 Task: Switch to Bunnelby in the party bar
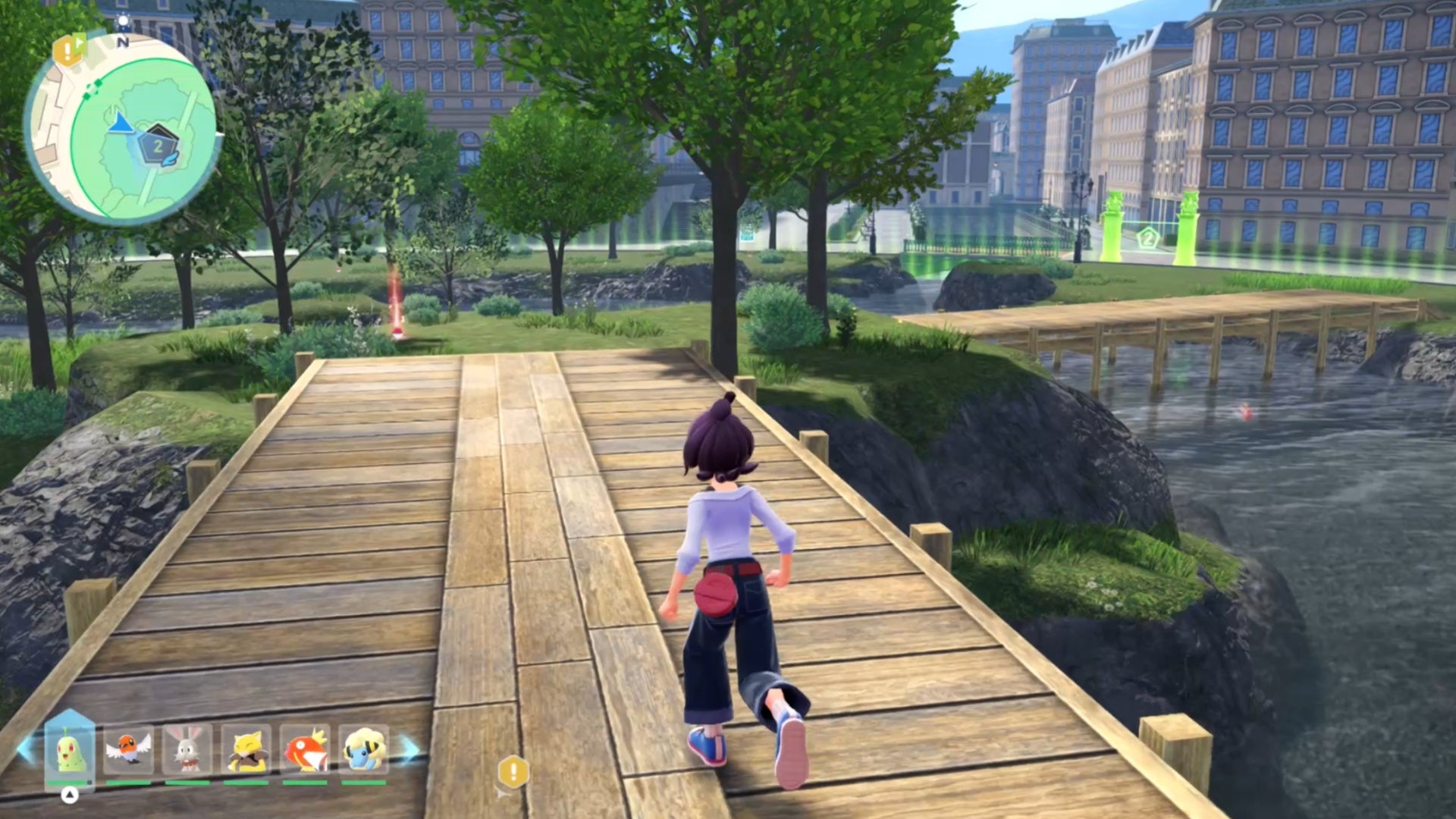tap(187, 750)
